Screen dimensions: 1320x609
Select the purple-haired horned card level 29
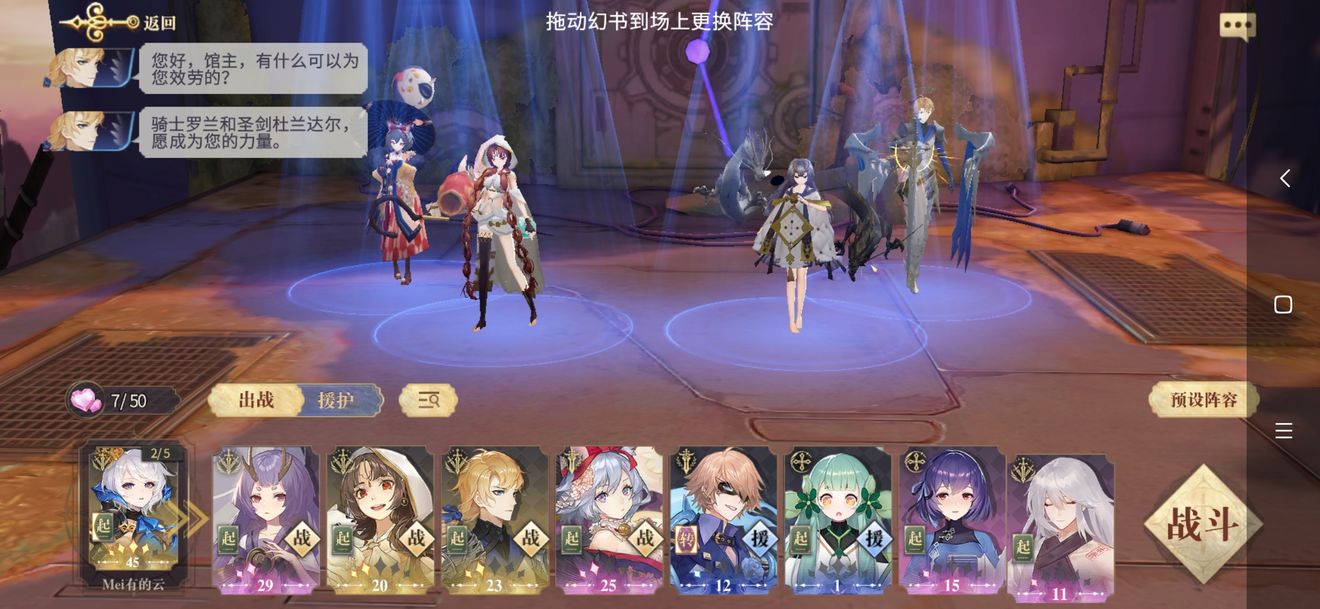pyautogui.click(x=265, y=520)
